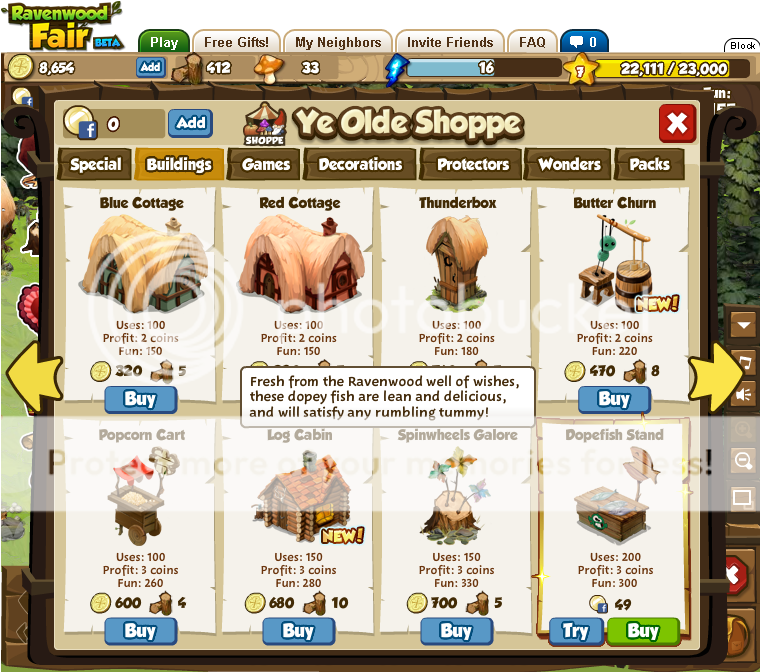Screen dimensions: 760x672
Task: Switch to the Special tab
Action: [x=96, y=165]
